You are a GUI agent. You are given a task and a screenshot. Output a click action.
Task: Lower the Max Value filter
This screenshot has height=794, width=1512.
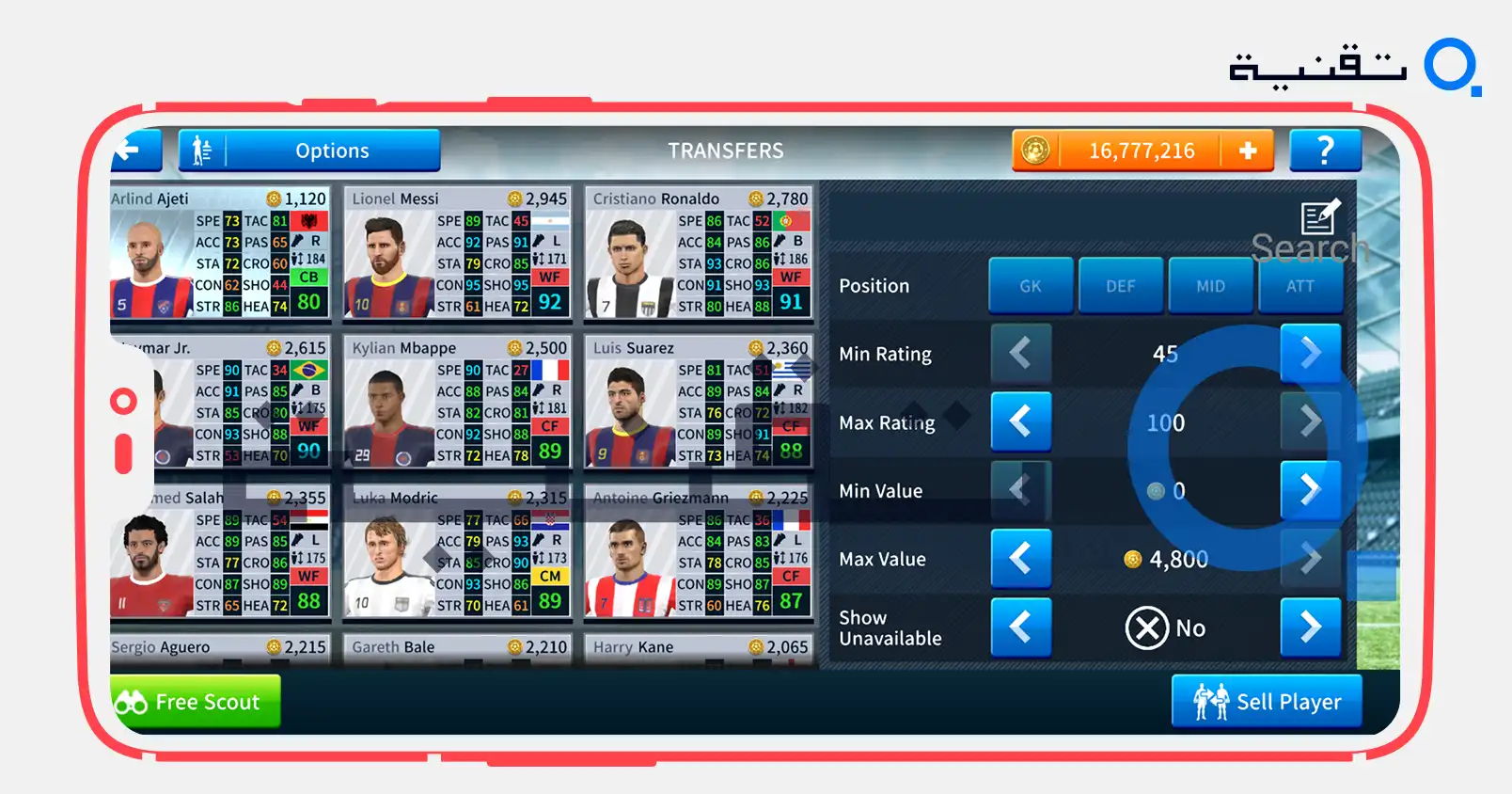1021,559
